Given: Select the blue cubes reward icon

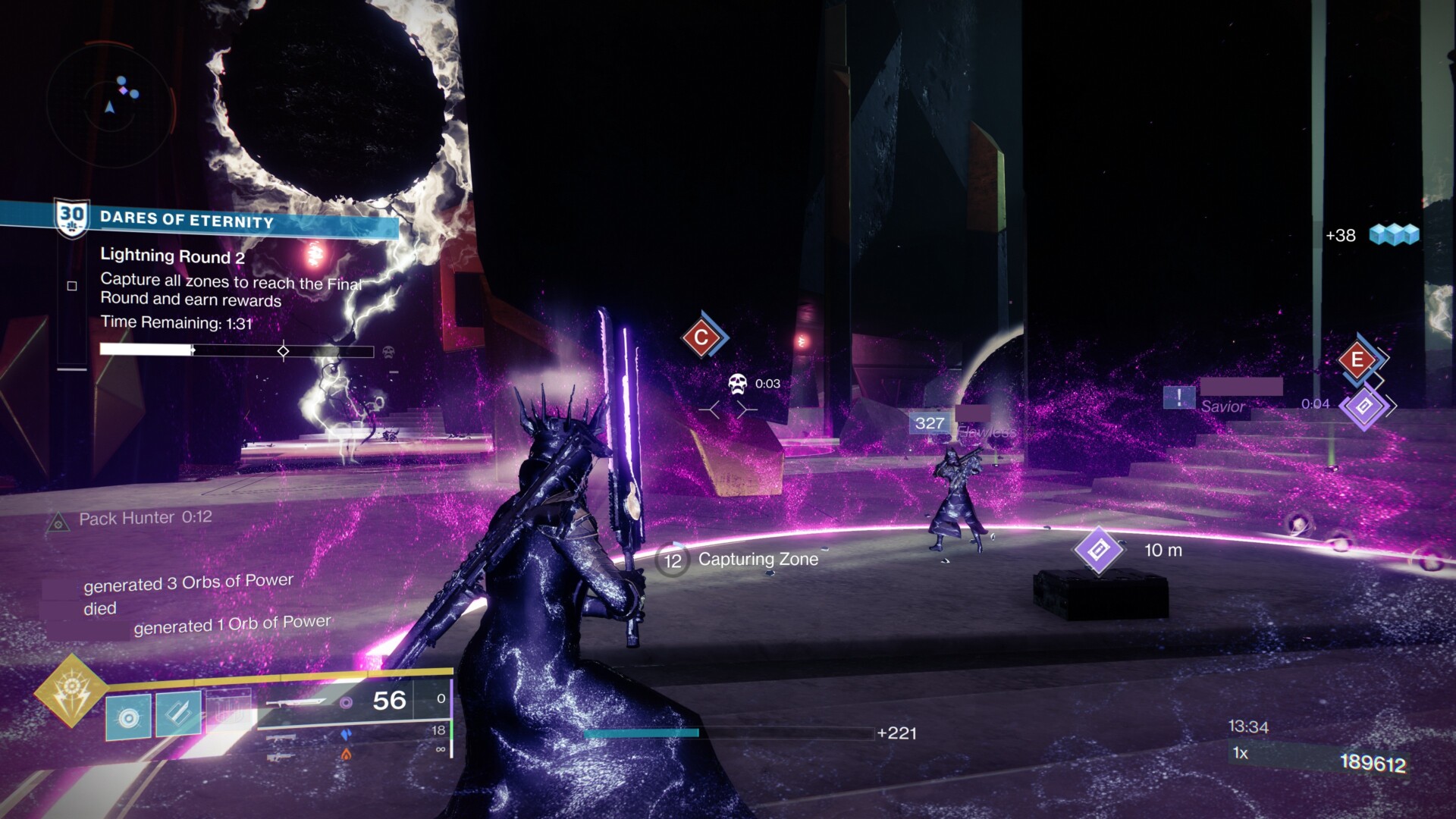Looking at the screenshot, I should coord(1394,235).
